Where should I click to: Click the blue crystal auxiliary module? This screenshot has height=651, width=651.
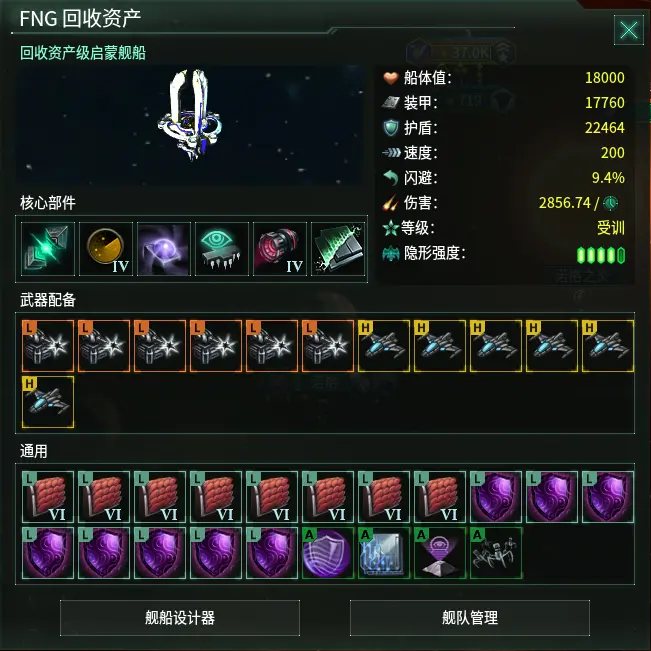tap(384, 554)
